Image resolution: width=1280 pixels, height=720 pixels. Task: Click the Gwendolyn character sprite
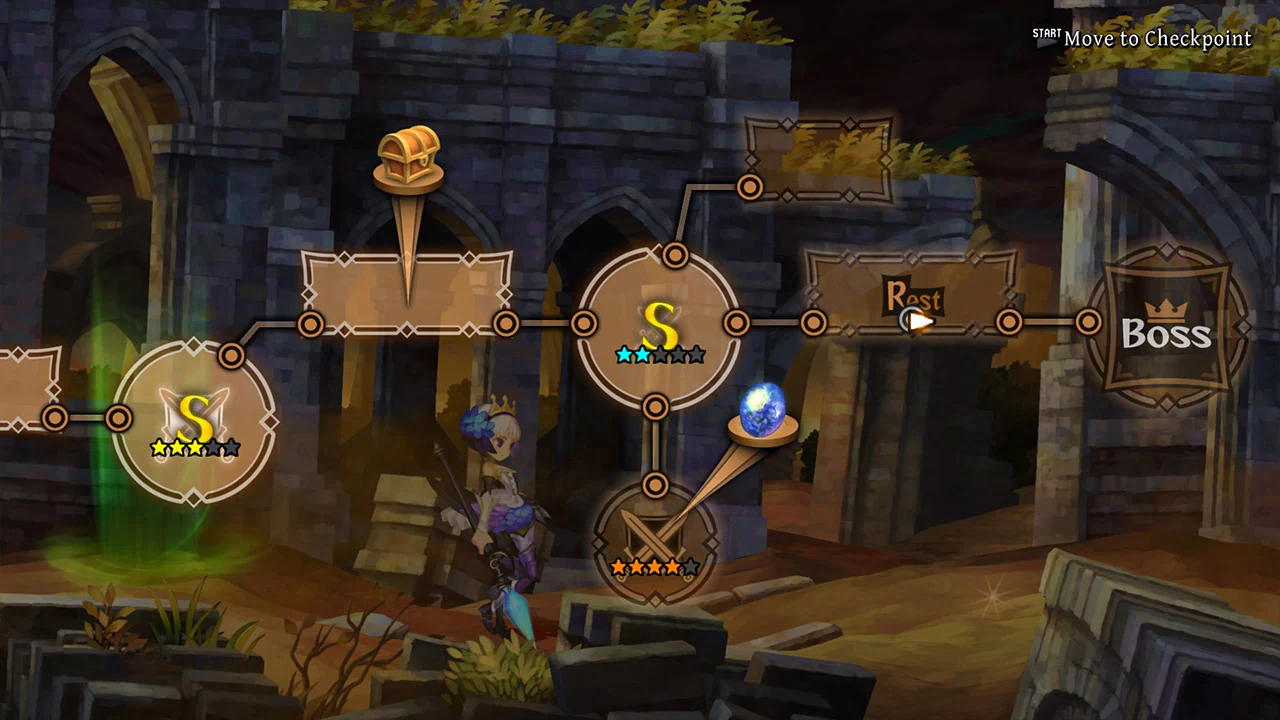[500, 510]
